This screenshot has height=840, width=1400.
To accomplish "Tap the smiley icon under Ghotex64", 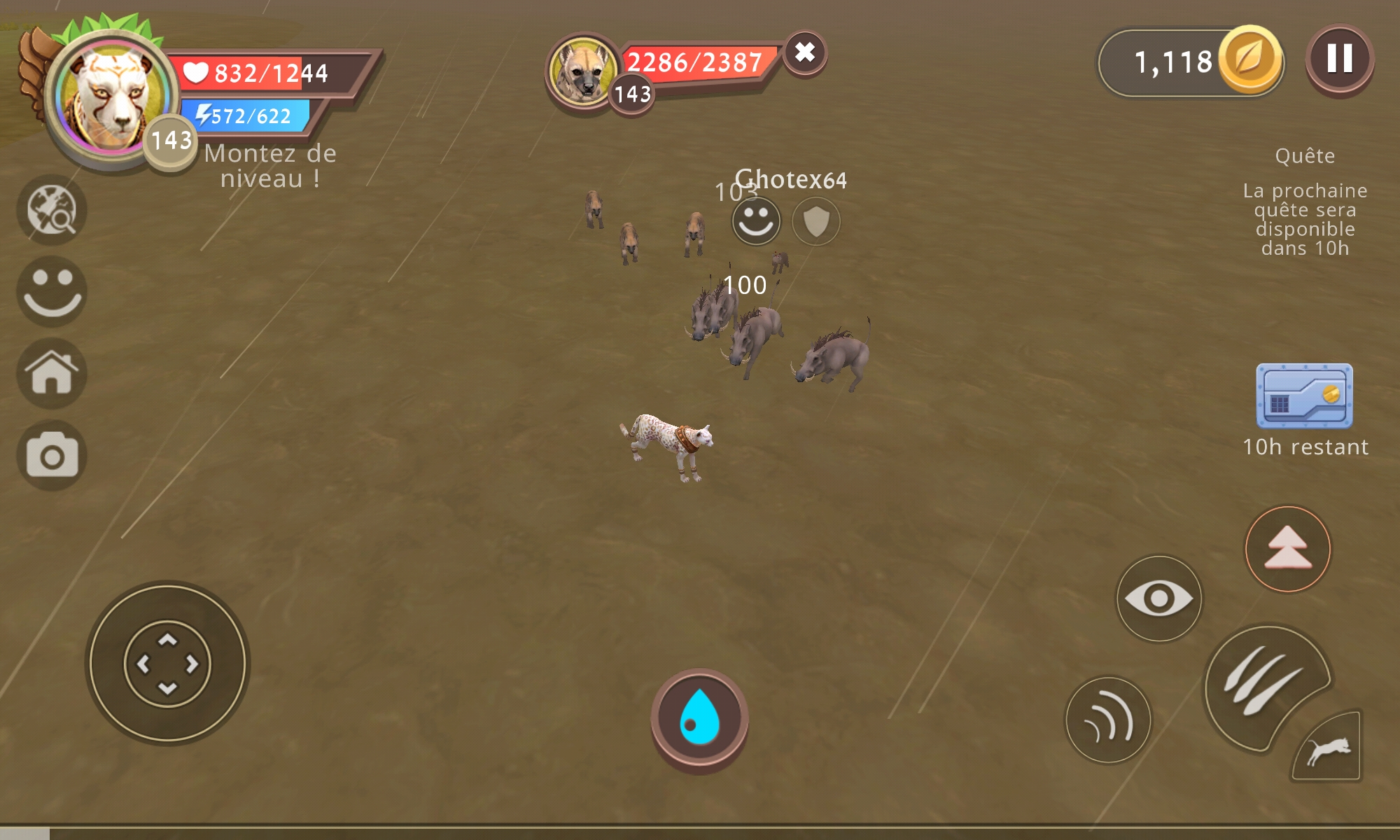I will [x=756, y=221].
